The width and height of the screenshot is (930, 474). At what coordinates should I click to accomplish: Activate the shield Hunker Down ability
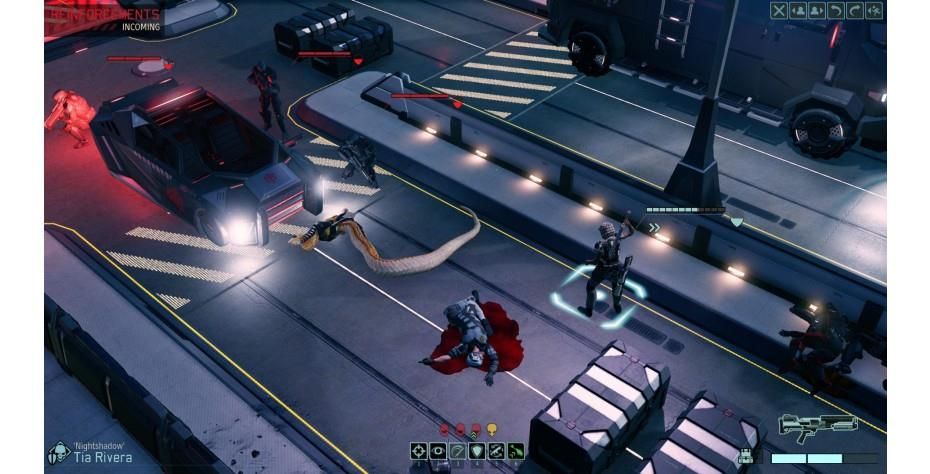click(x=477, y=451)
